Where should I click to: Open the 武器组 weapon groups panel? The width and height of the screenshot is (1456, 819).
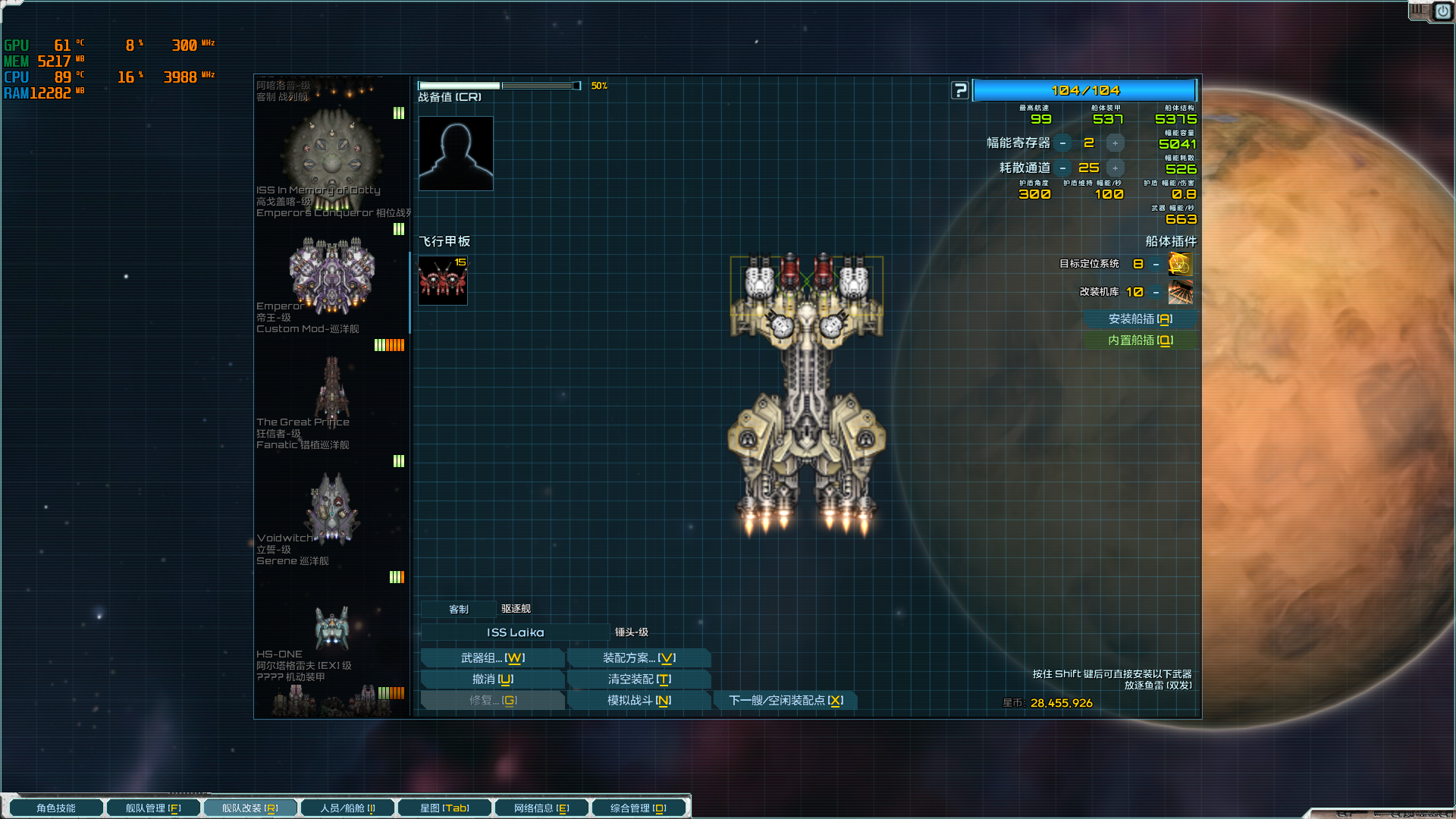click(x=492, y=658)
